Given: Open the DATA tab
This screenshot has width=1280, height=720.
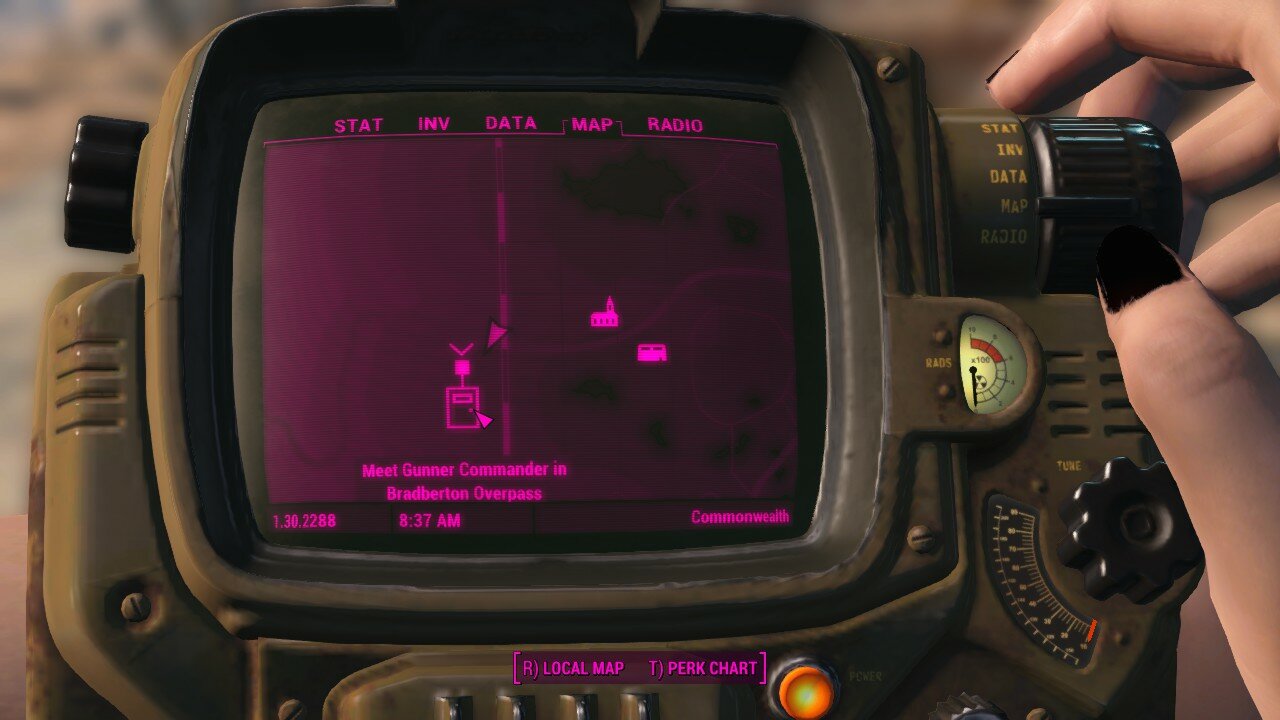Looking at the screenshot, I should 512,126.
